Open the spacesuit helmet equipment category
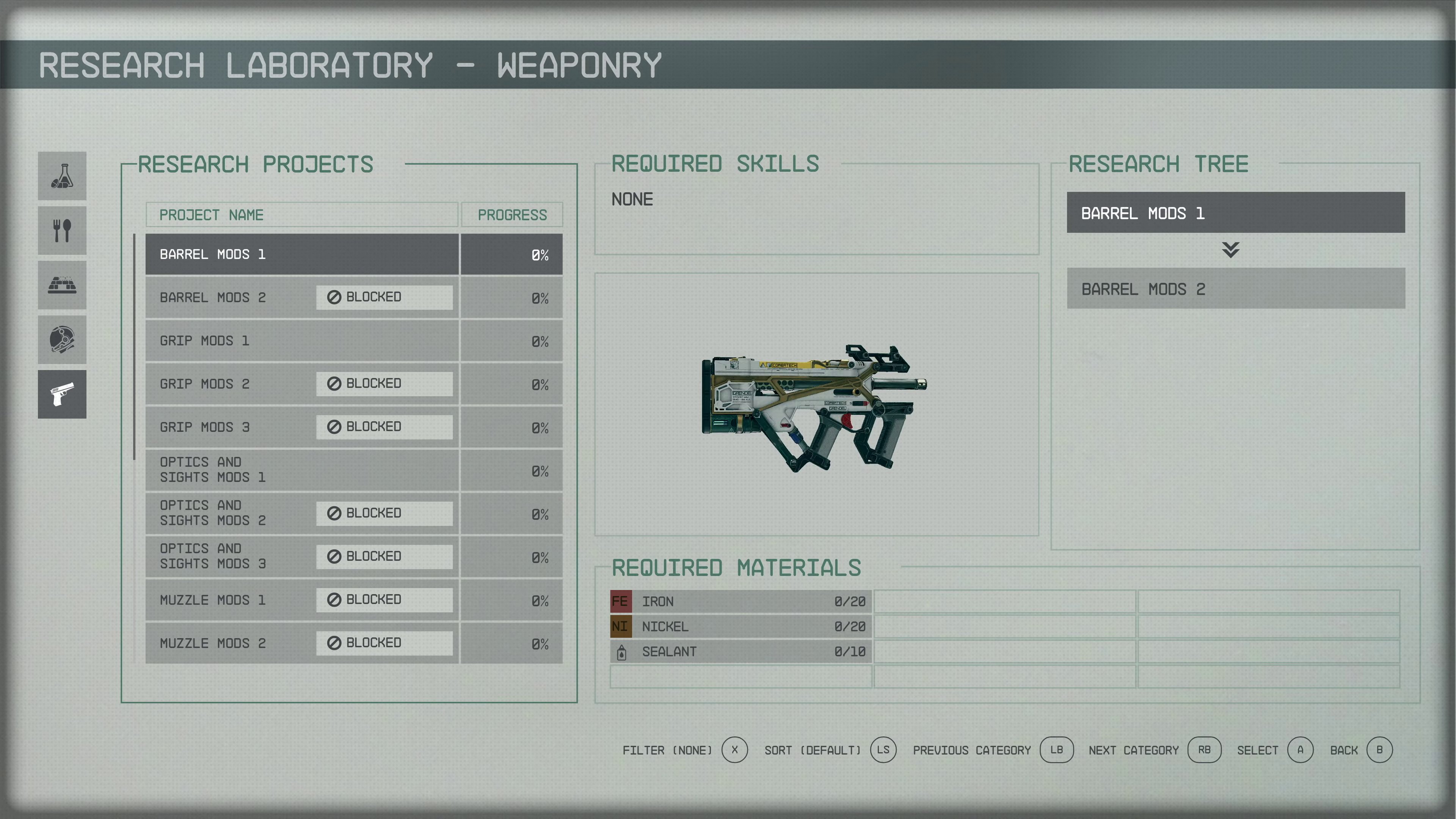The height and width of the screenshot is (819, 1456). pos(62,340)
